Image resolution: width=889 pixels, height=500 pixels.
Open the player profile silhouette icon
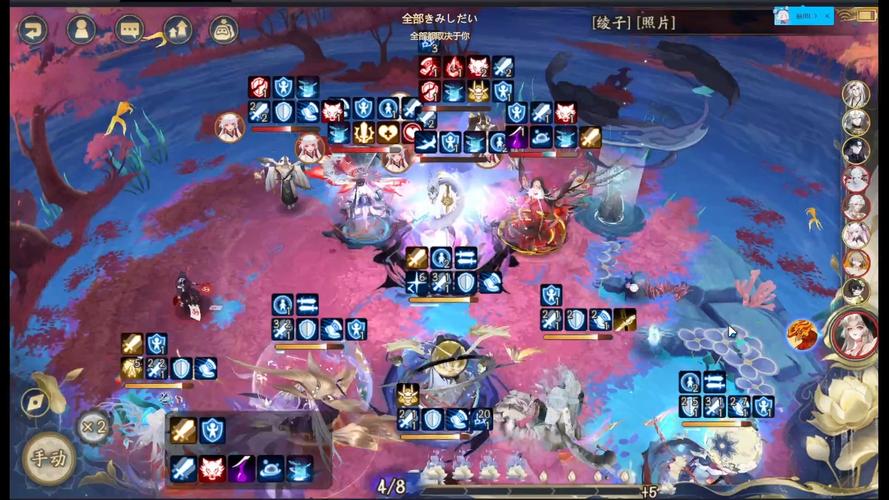(x=81, y=30)
